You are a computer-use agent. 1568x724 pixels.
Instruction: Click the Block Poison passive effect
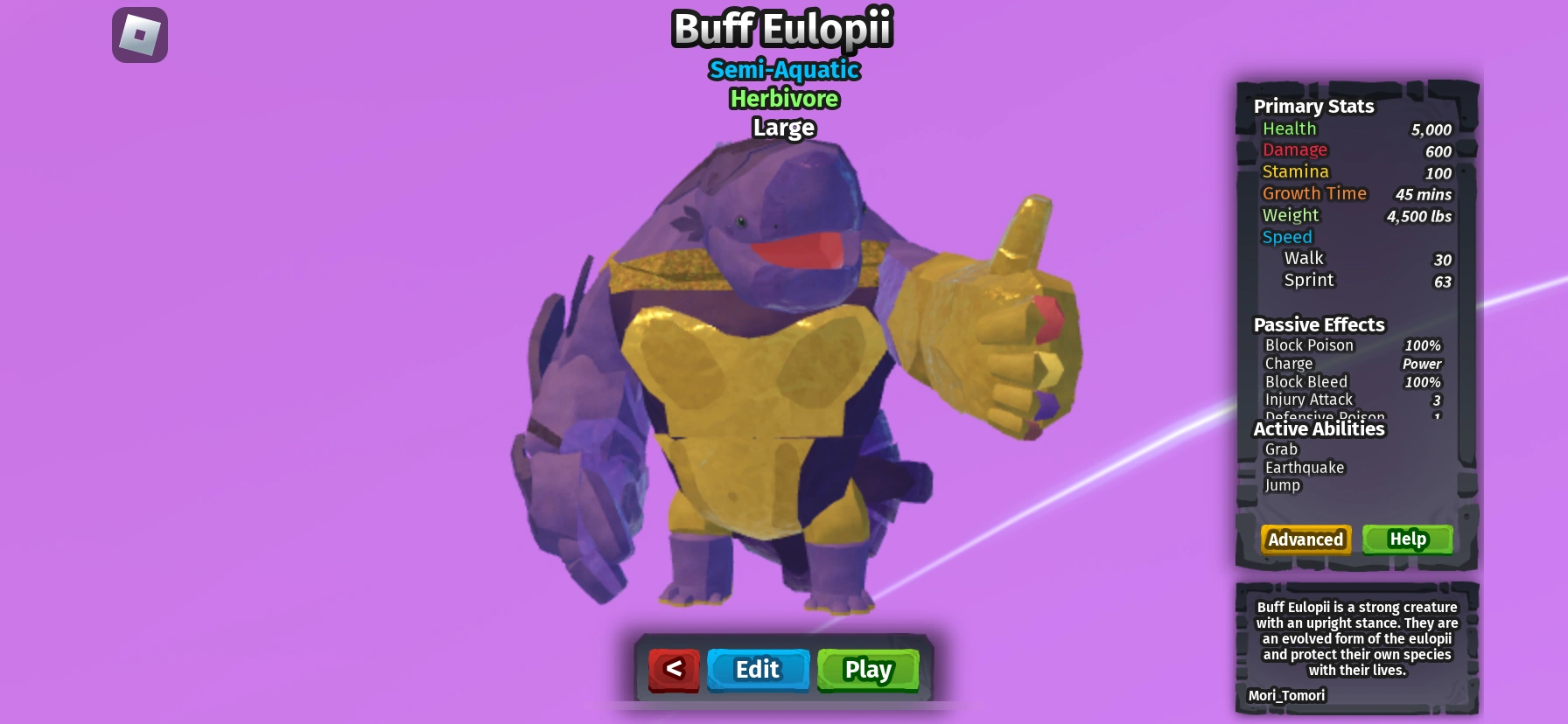pyautogui.click(x=1309, y=345)
